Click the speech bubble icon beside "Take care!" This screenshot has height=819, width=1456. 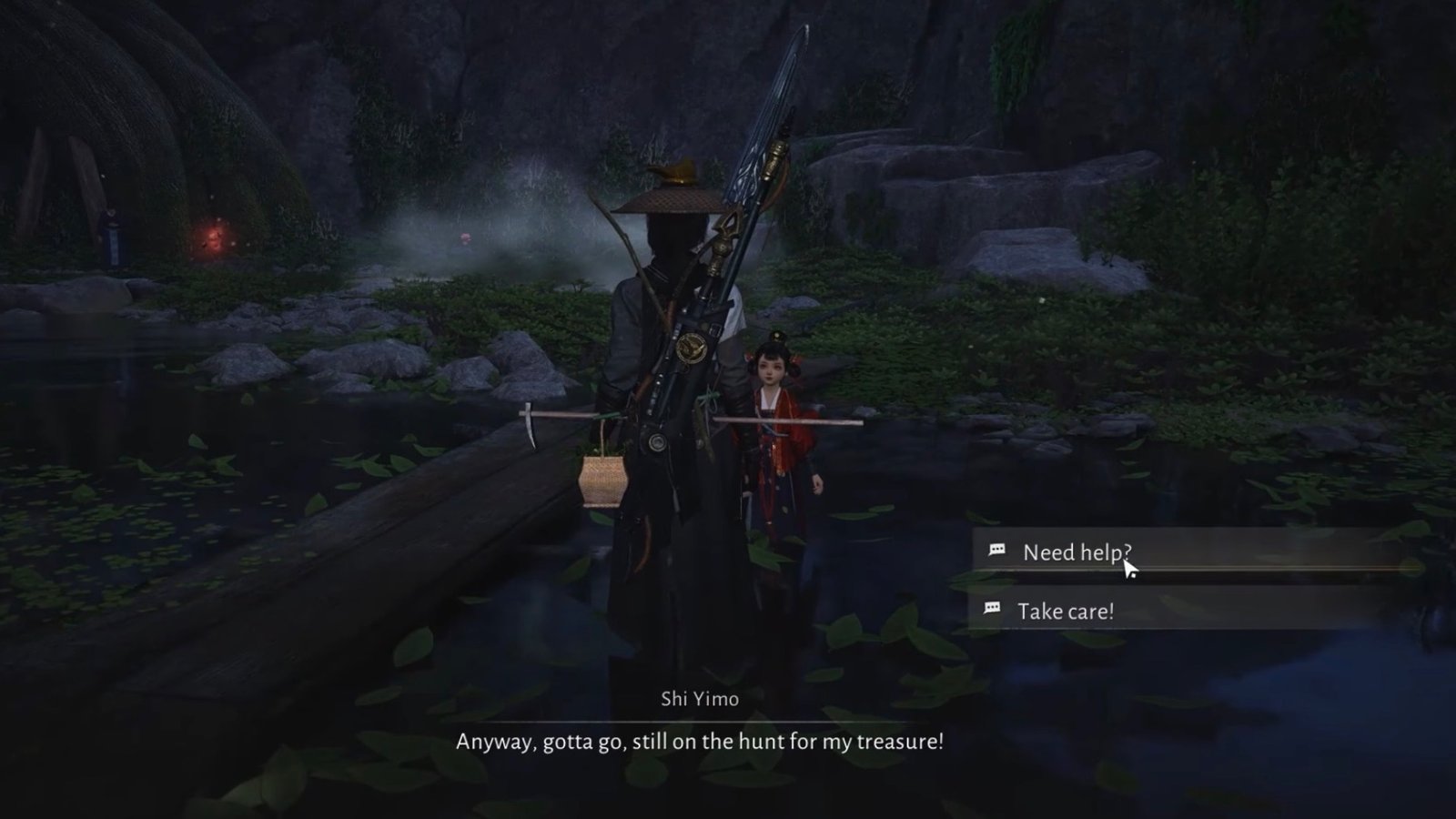click(991, 609)
